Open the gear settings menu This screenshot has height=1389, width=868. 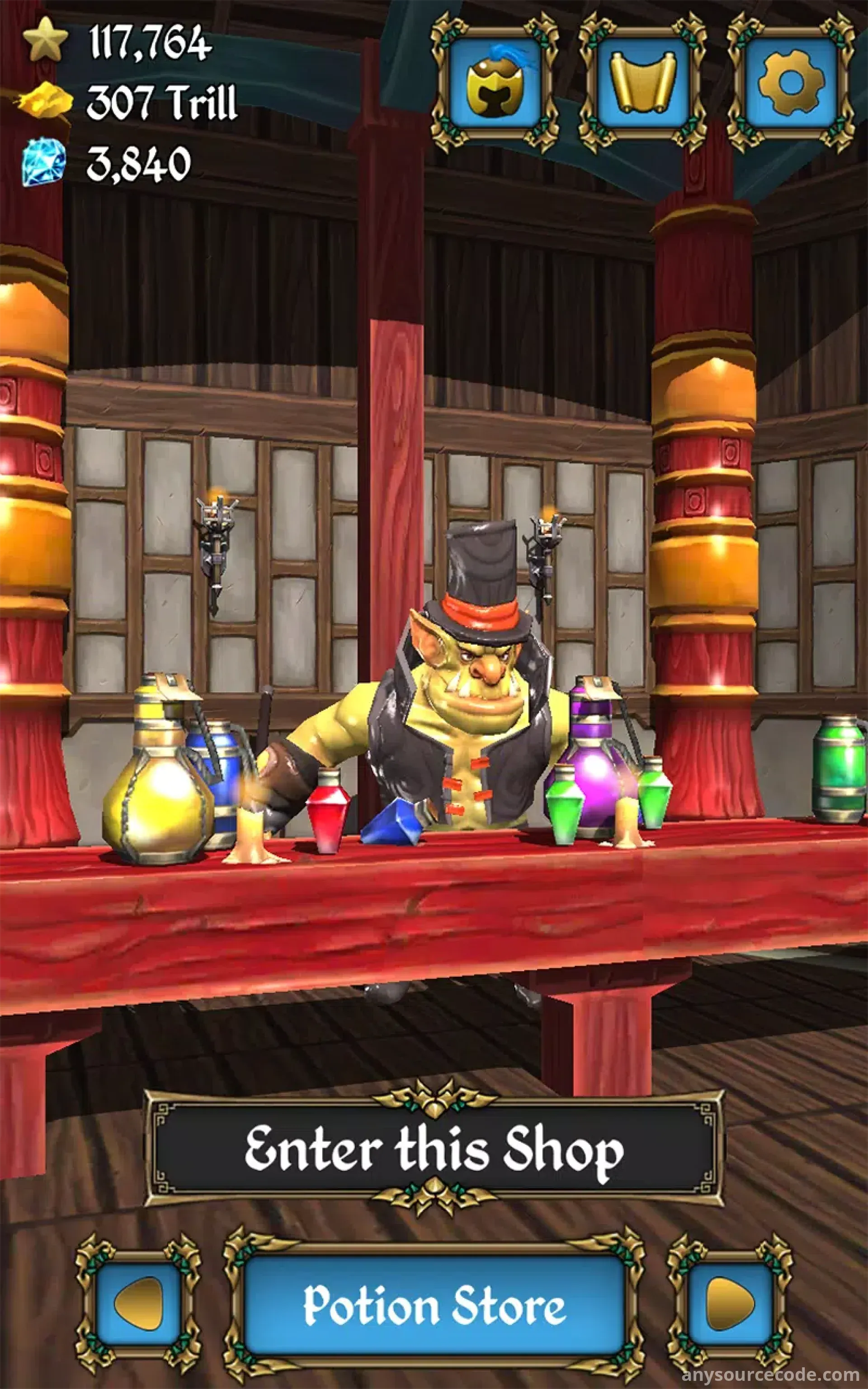tap(791, 84)
